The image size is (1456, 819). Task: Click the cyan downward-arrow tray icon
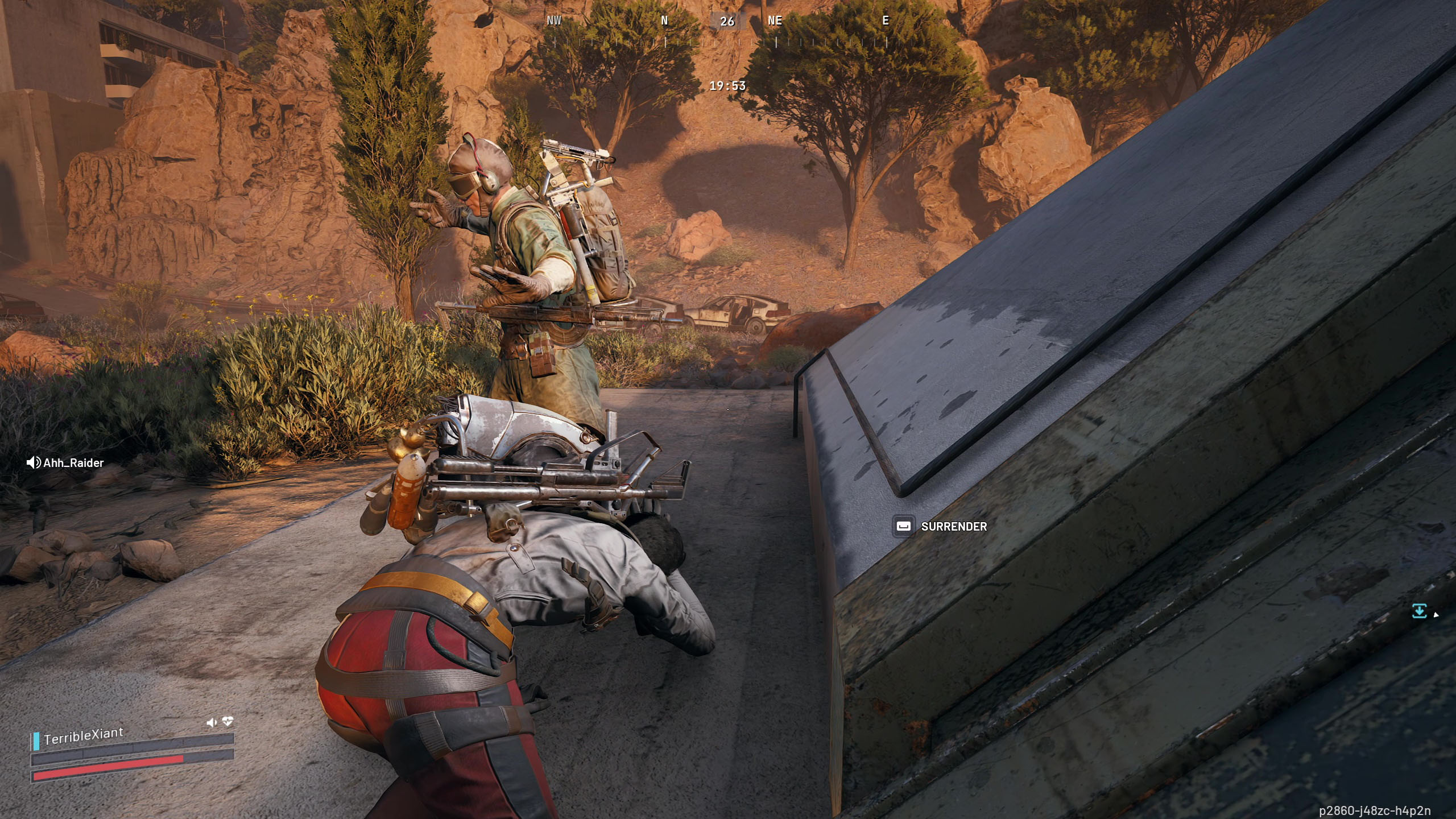[1419, 611]
